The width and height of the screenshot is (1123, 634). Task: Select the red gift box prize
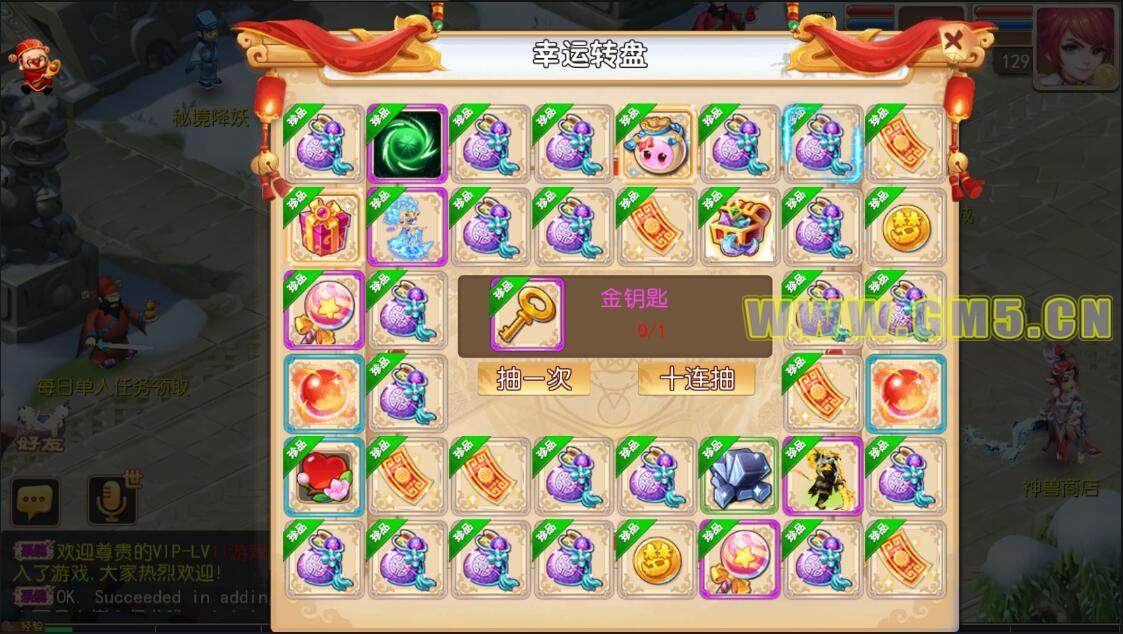(324, 226)
